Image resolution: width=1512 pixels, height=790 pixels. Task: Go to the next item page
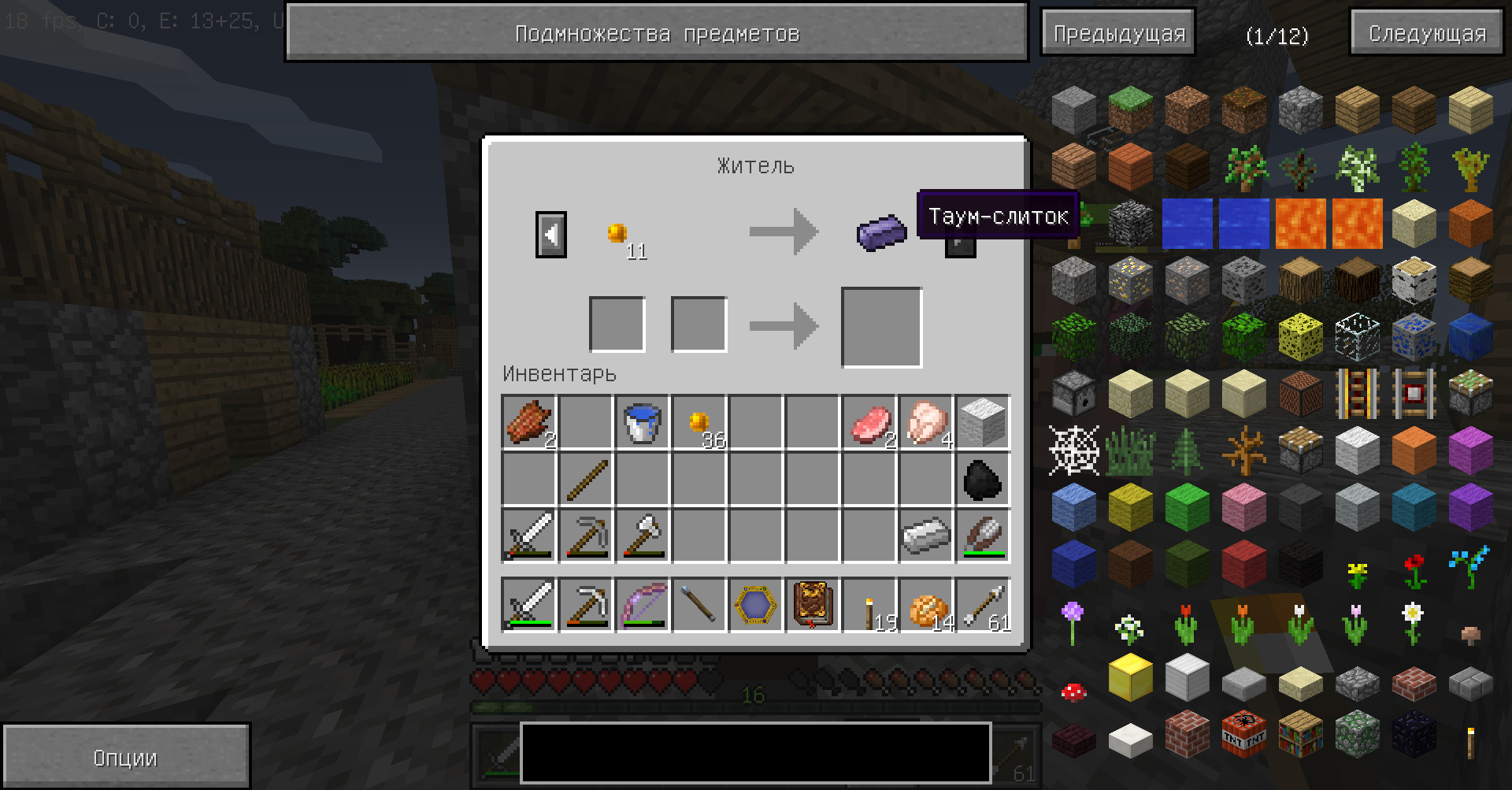tap(1427, 33)
